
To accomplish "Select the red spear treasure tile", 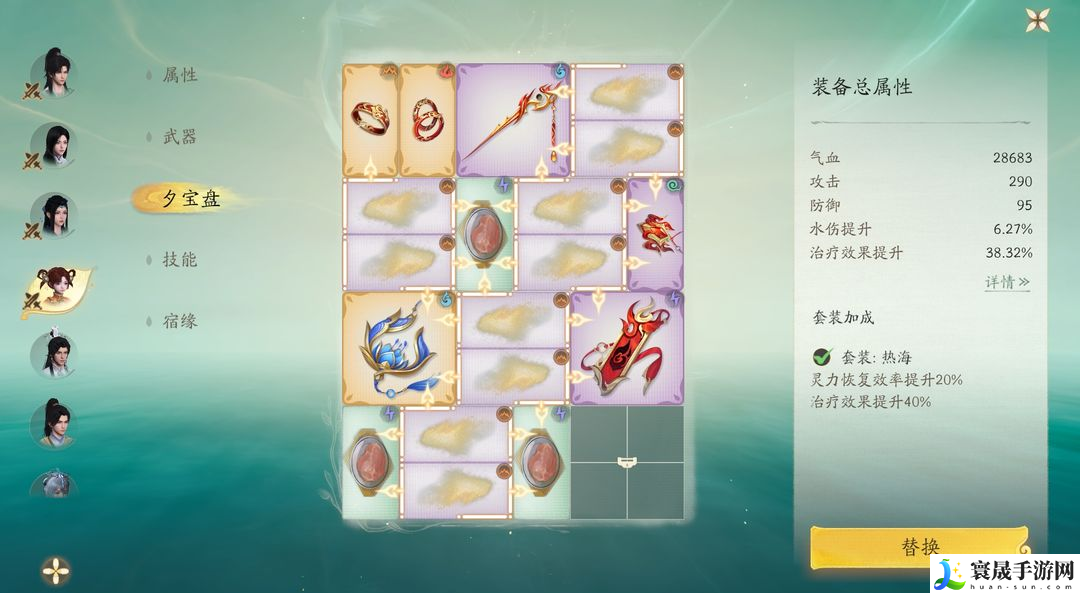I will pyautogui.click(x=513, y=121).
